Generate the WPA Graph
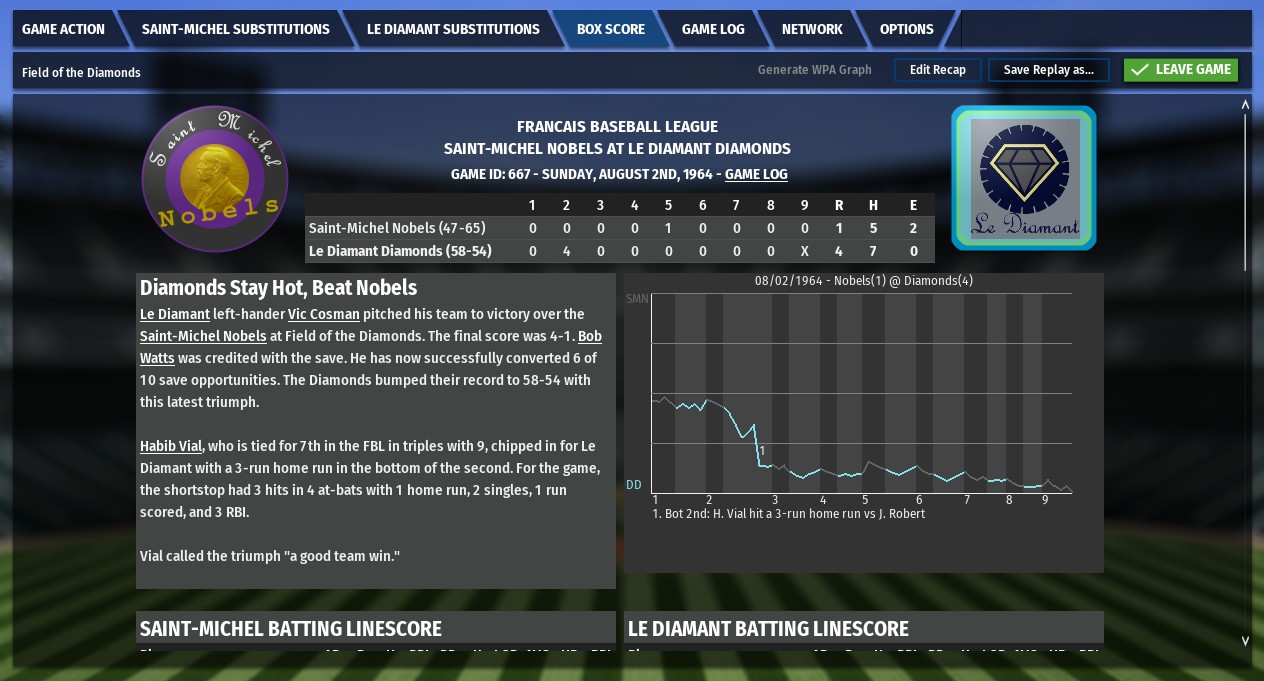This screenshot has width=1264, height=681. click(x=814, y=70)
